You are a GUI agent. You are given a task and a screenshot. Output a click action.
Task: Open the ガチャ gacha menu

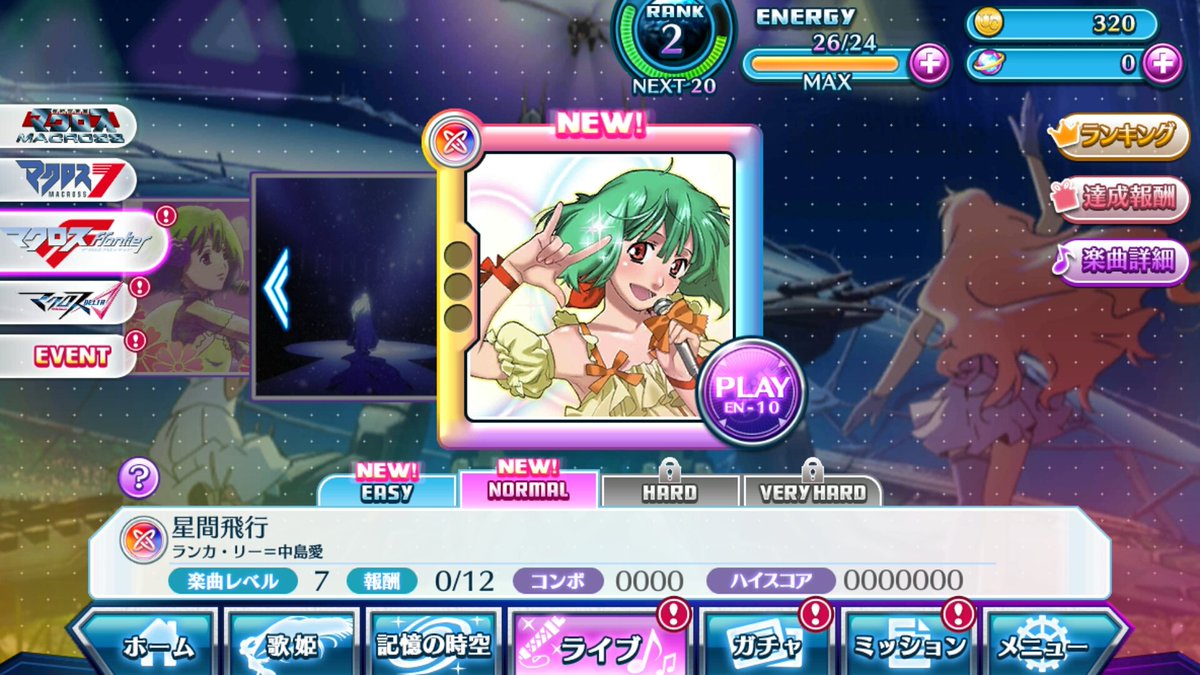point(765,644)
